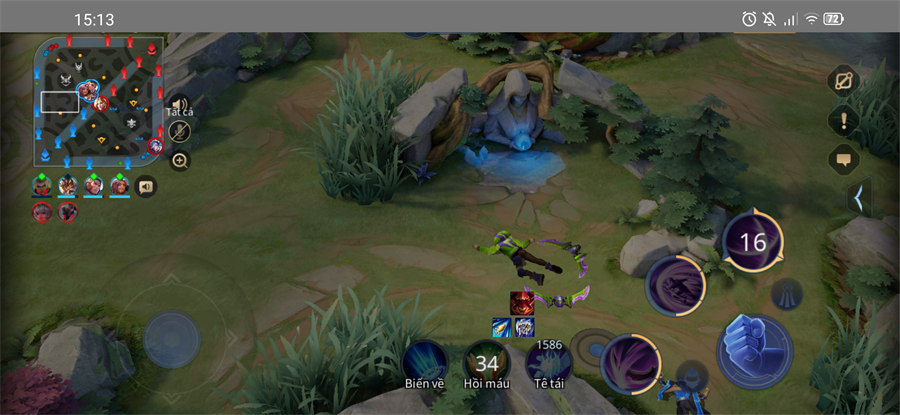Image resolution: width=900 pixels, height=415 pixels.
Task: Unmute the crossed-out microphone button
Action: tap(180, 132)
